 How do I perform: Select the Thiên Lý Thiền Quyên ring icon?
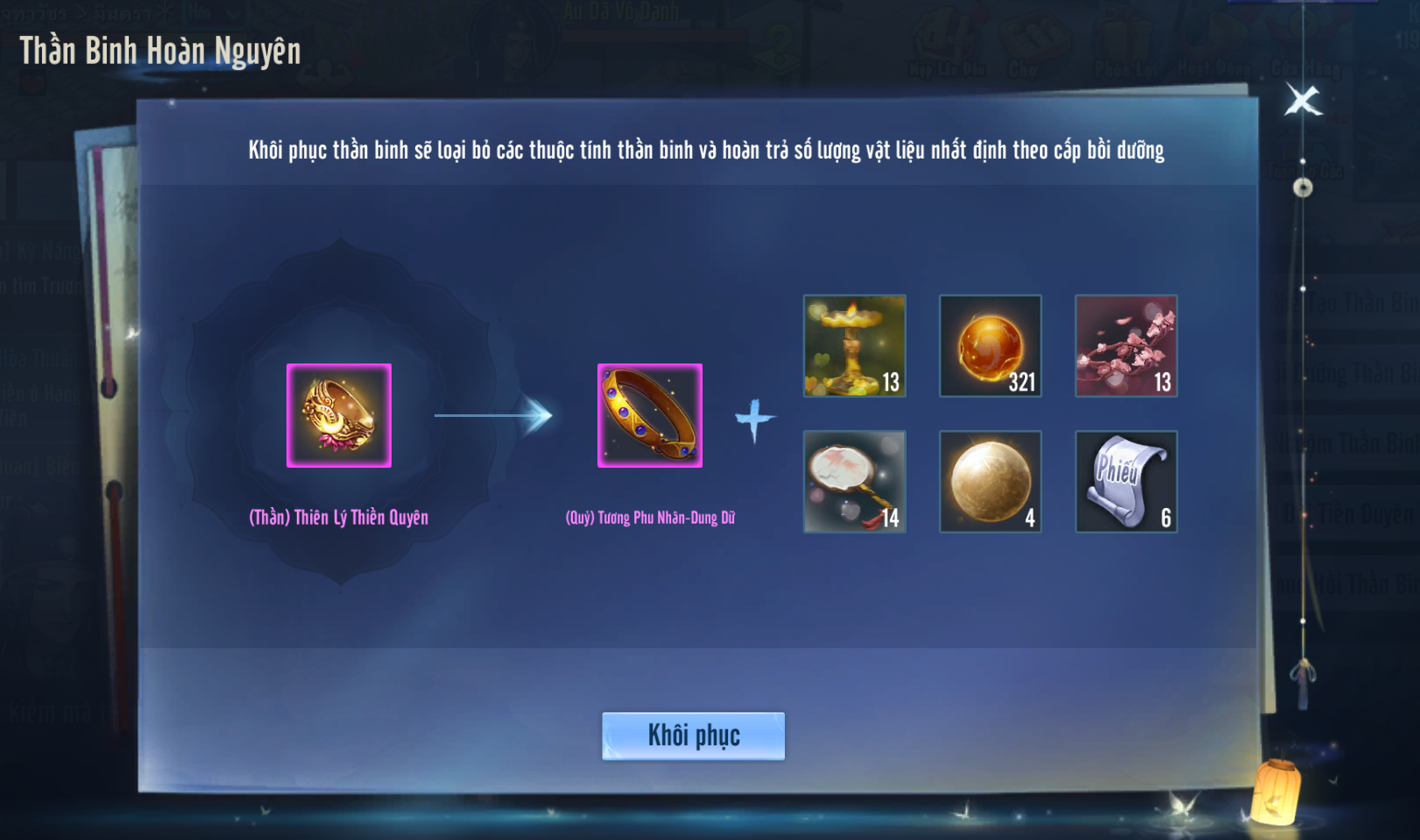[339, 415]
